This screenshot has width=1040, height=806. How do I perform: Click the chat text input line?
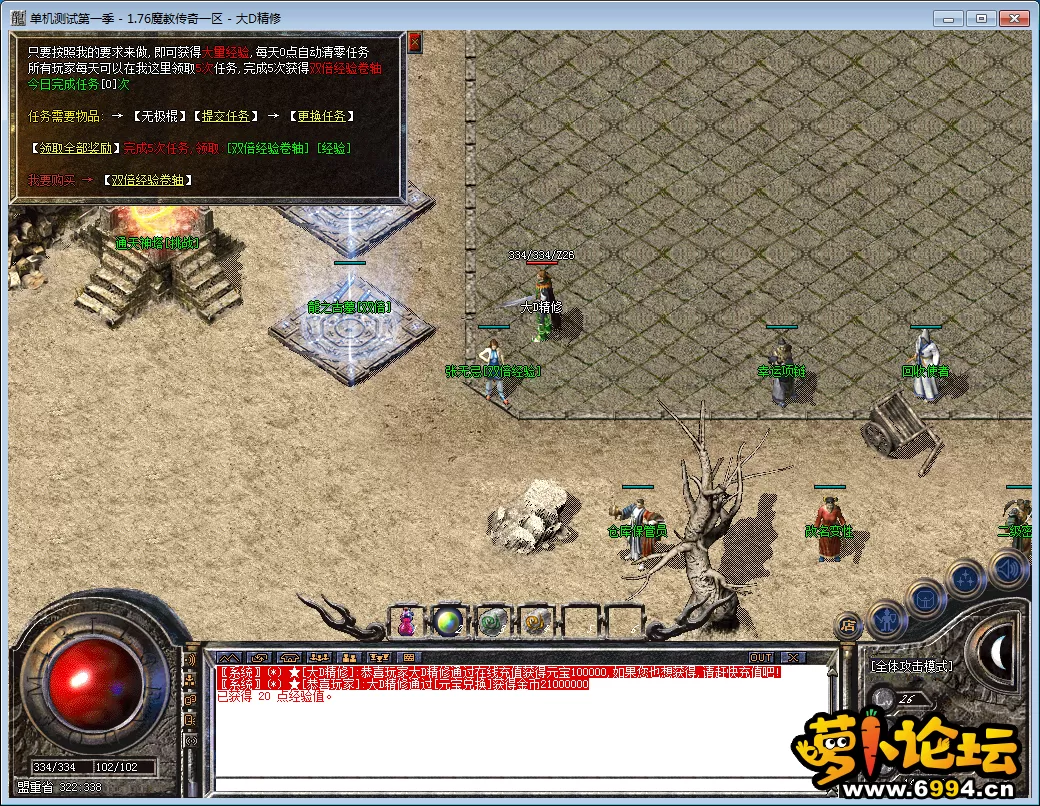pos(520,784)
